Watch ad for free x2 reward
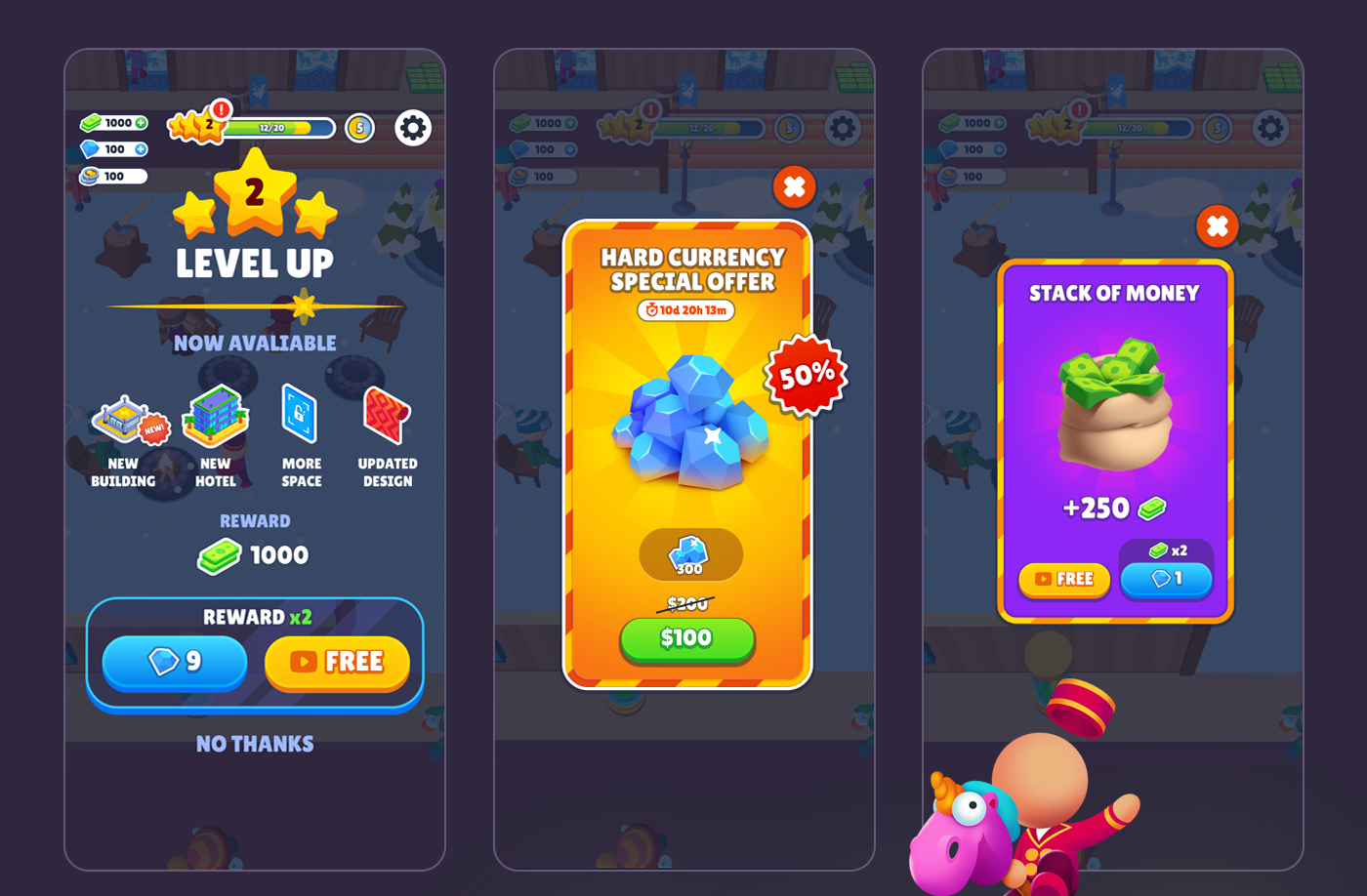The width and height of the screenshot is (1367, 896). [338, 663]
